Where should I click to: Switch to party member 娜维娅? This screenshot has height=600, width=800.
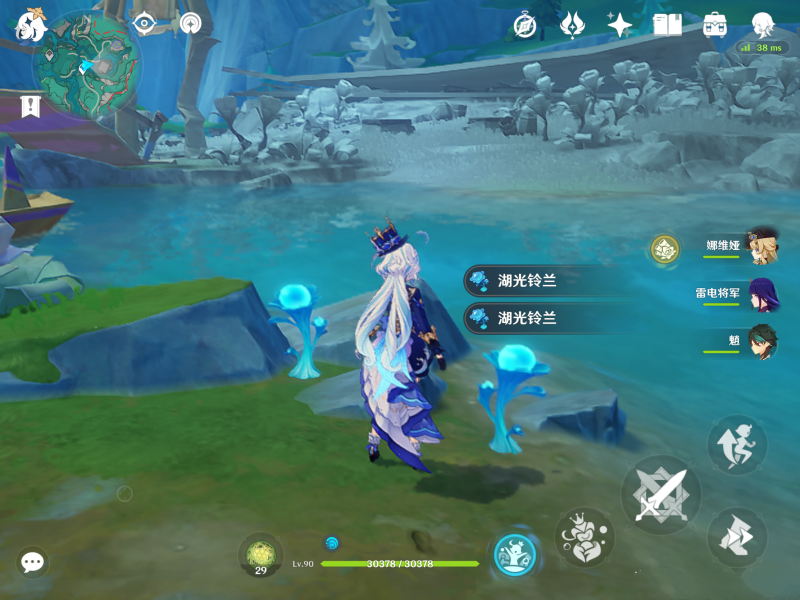(760, 245)
